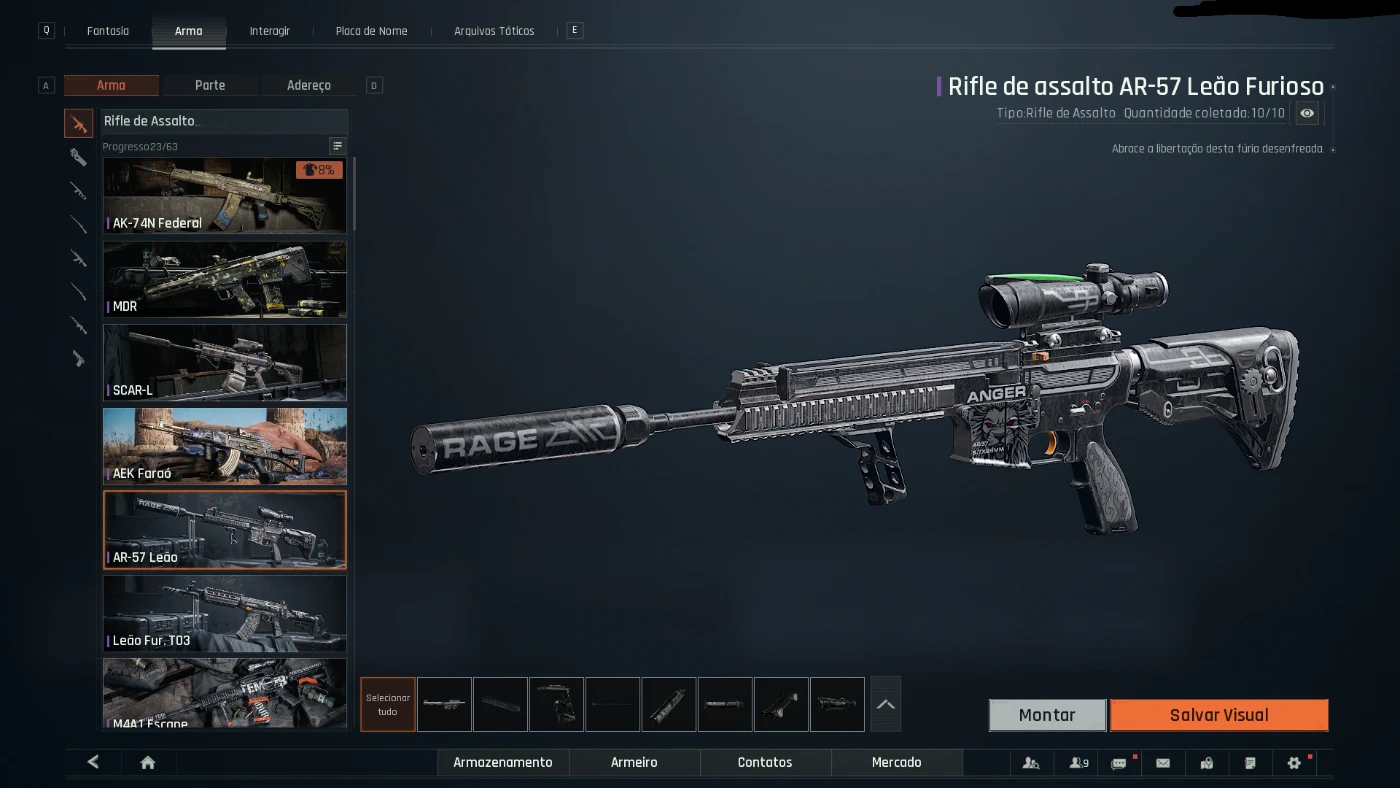Open the Armazenamento menu
The height and width of the screenshot is (788, 1400).
tap(503, 762)
